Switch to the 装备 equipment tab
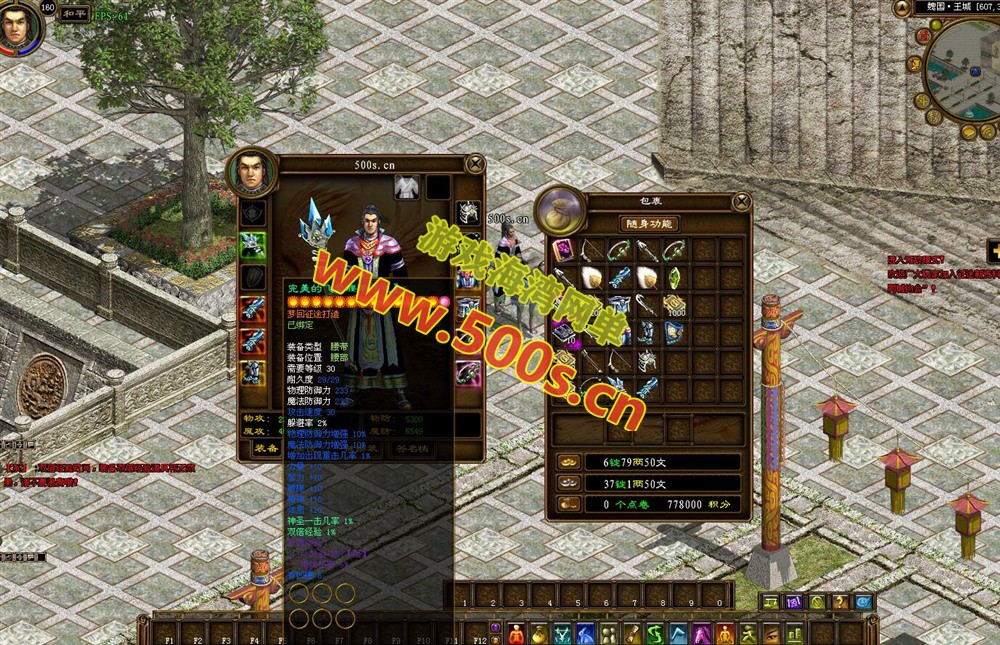Image resolution: width=1000 pixels, height=645 pixels. 266,449
